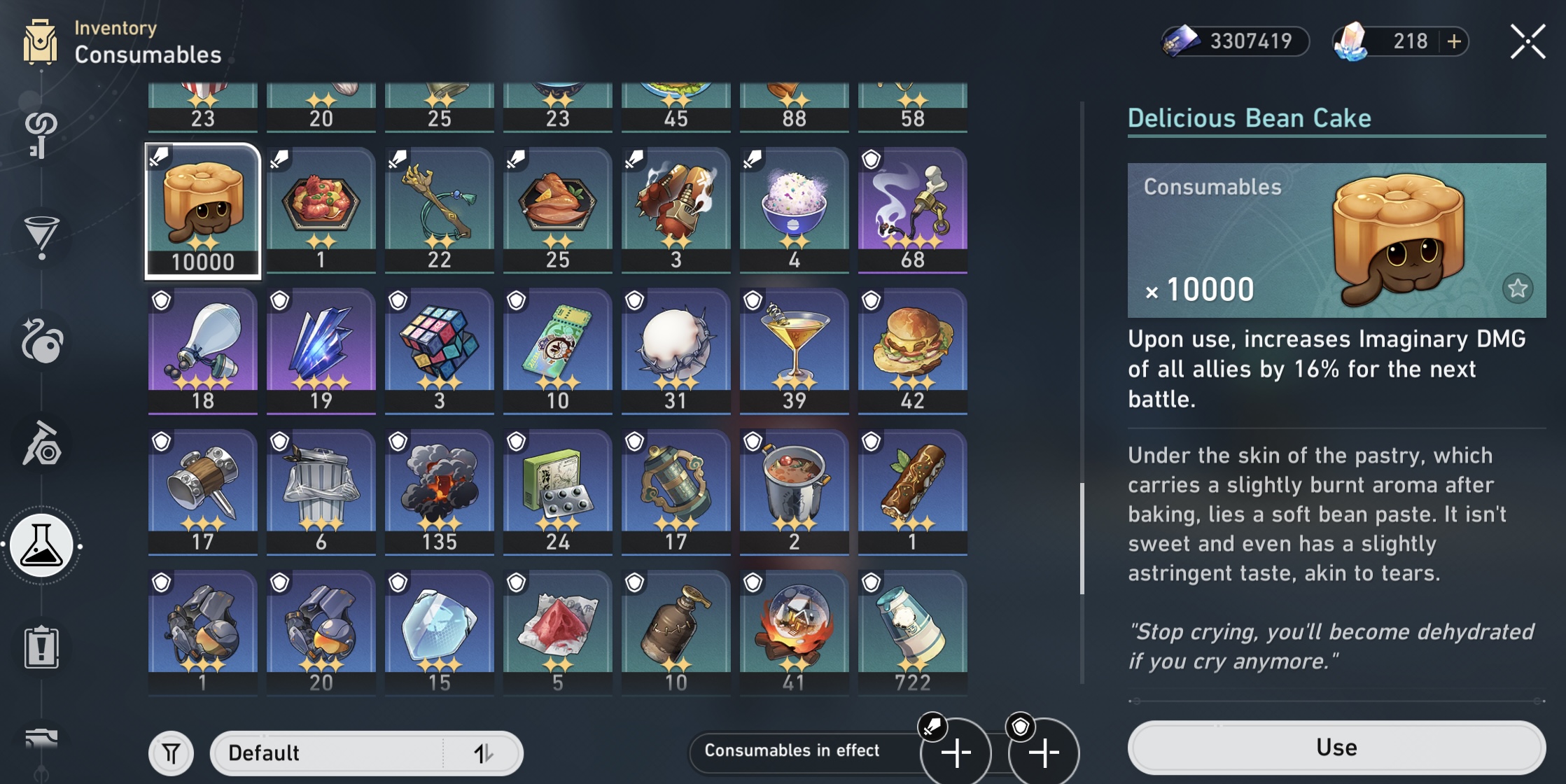The height and width of the screenshot is (784, 1566).
Task: Favorite the item with the star button
Action: coord(1517,288)
